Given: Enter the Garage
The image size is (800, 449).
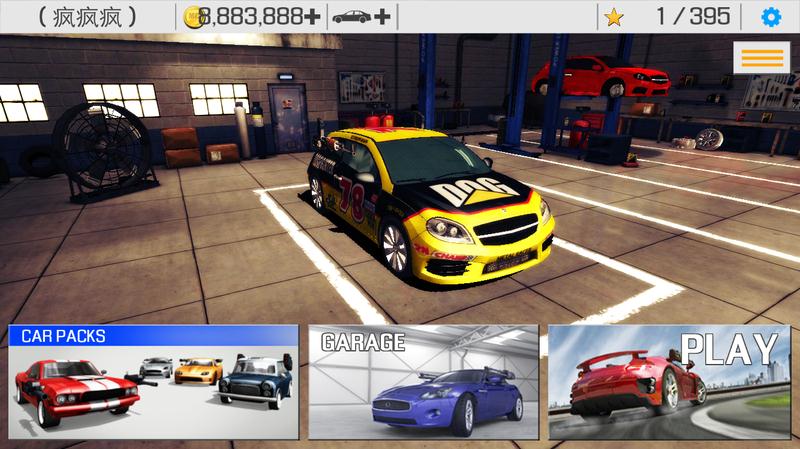Looking at the screenshot, I should [423, 381].
